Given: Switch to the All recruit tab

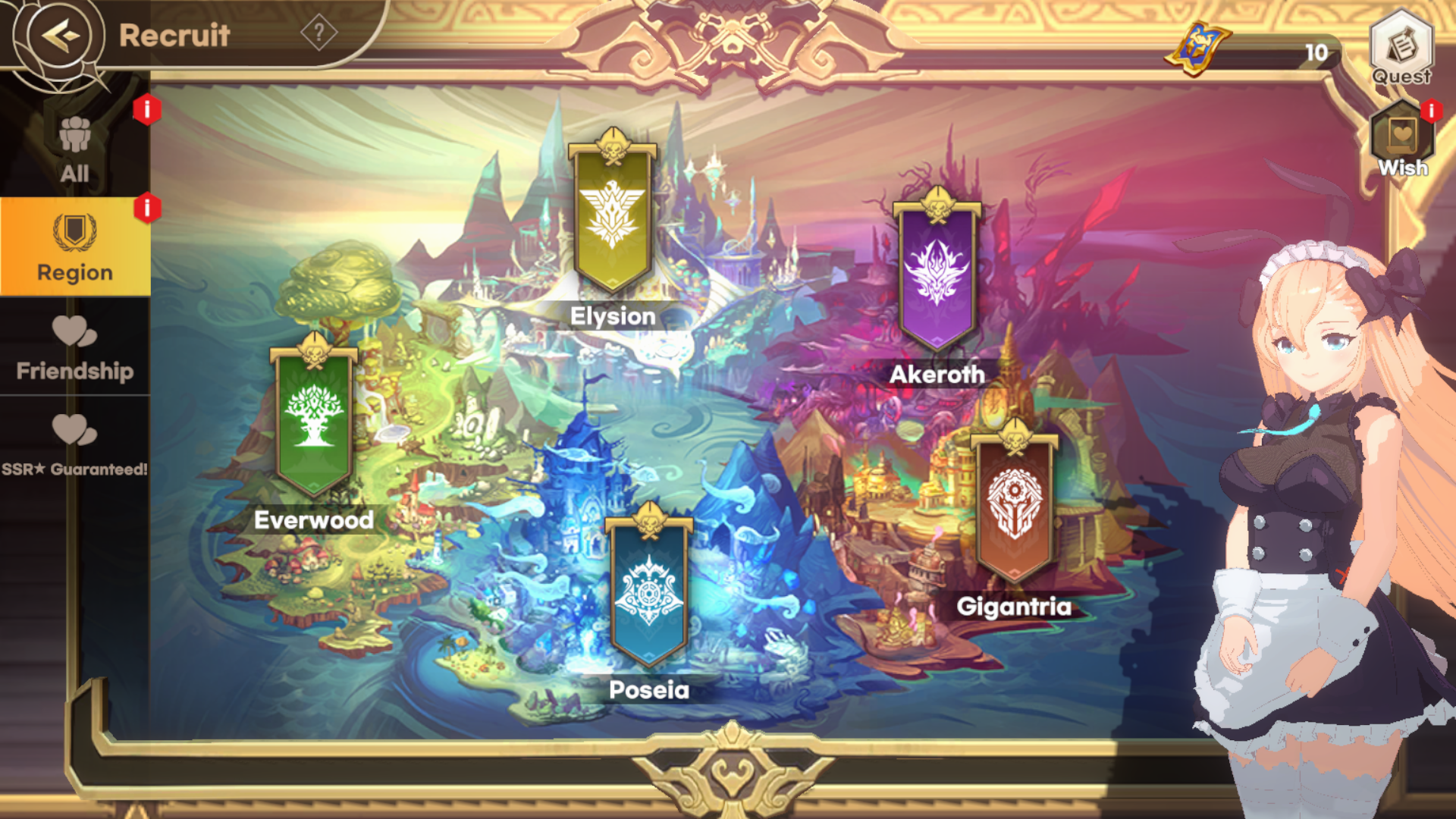Looking at the screenshot, I should [74, 150].
